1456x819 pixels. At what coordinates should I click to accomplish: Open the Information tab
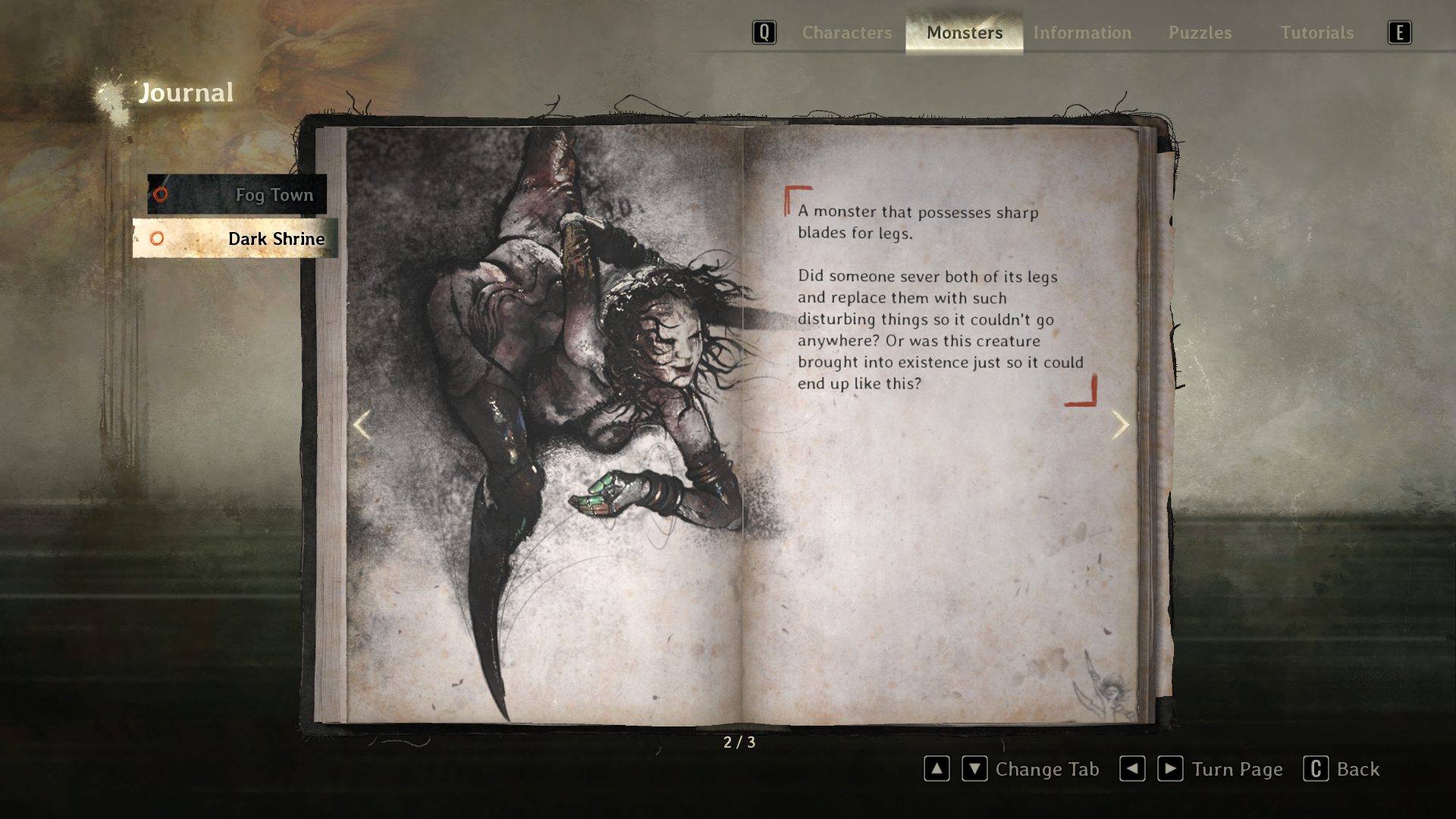(1081, 33)
